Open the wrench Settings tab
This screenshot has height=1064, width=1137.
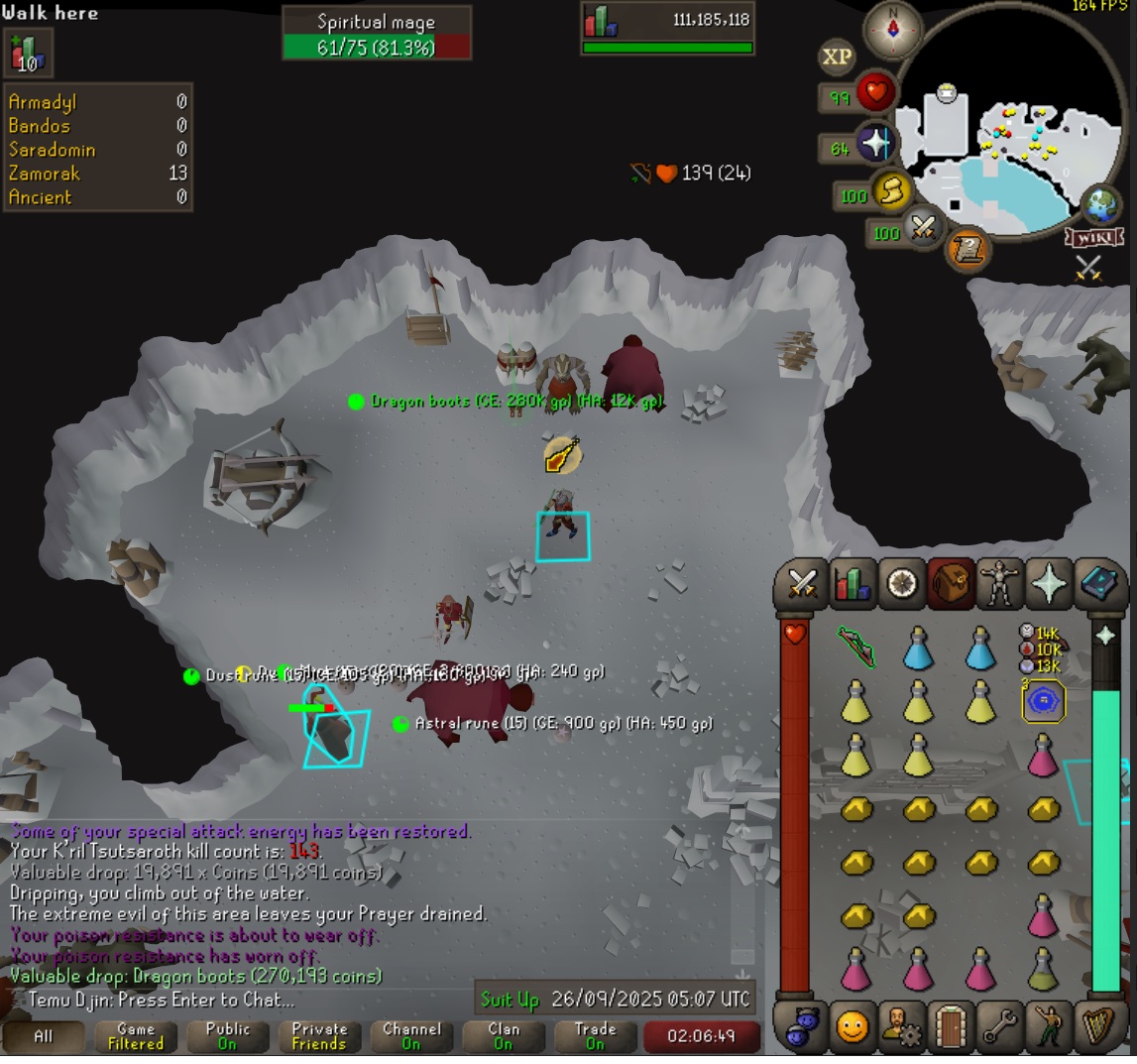pos(999,1026)
